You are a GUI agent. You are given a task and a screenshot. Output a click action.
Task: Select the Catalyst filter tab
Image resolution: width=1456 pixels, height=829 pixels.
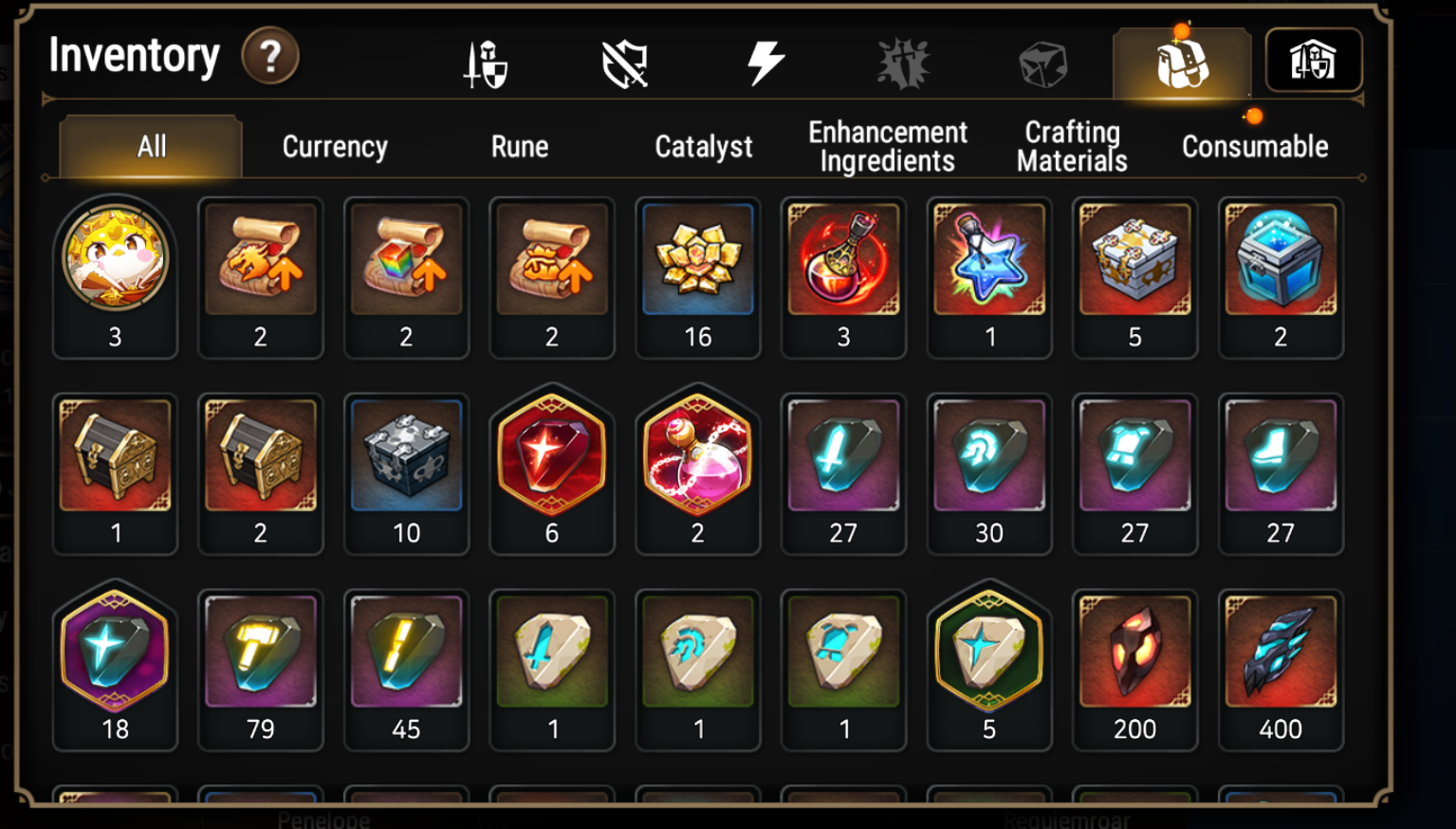[x=701, y=146]
